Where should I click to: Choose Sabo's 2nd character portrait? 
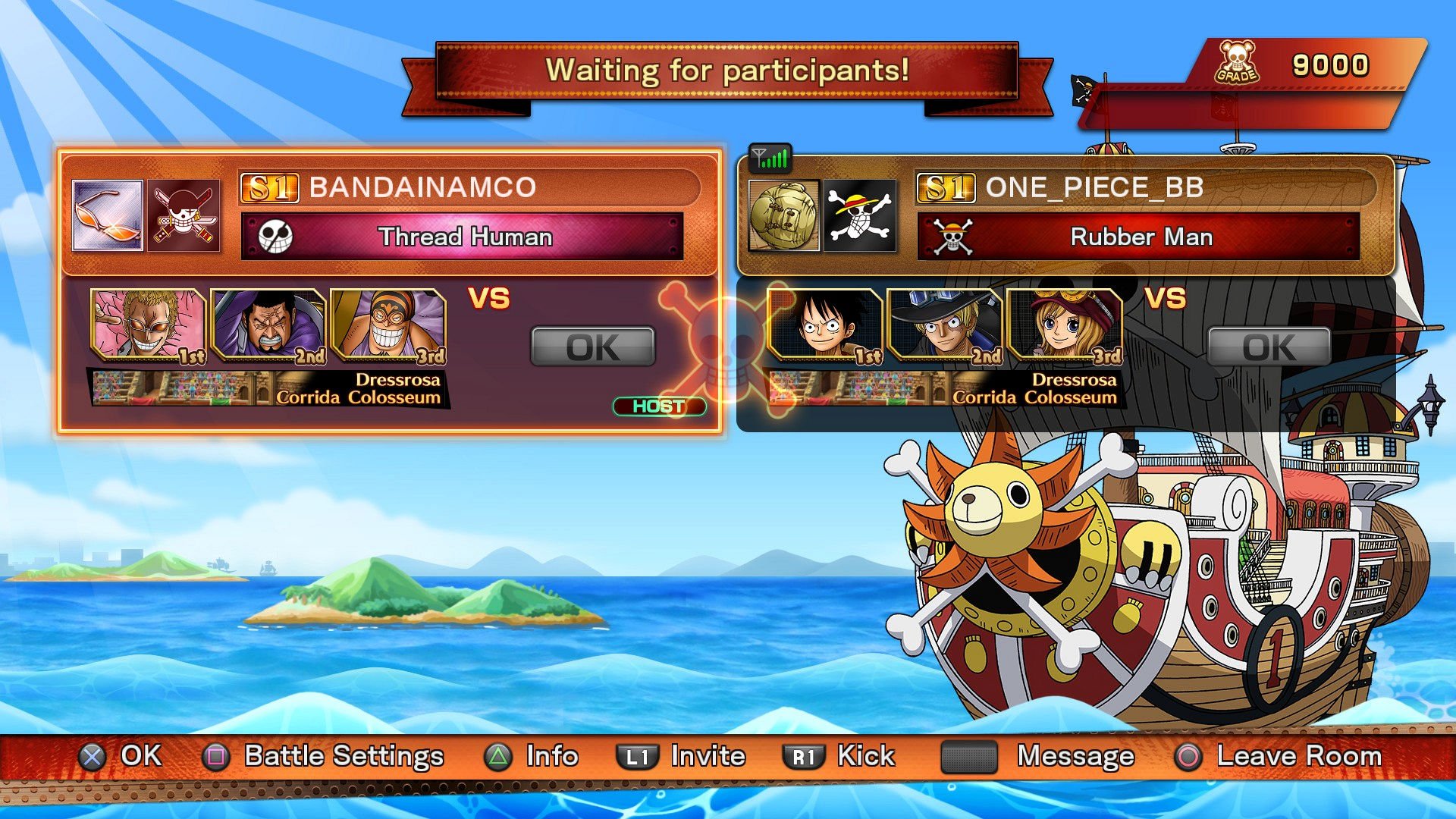[944, 325]
